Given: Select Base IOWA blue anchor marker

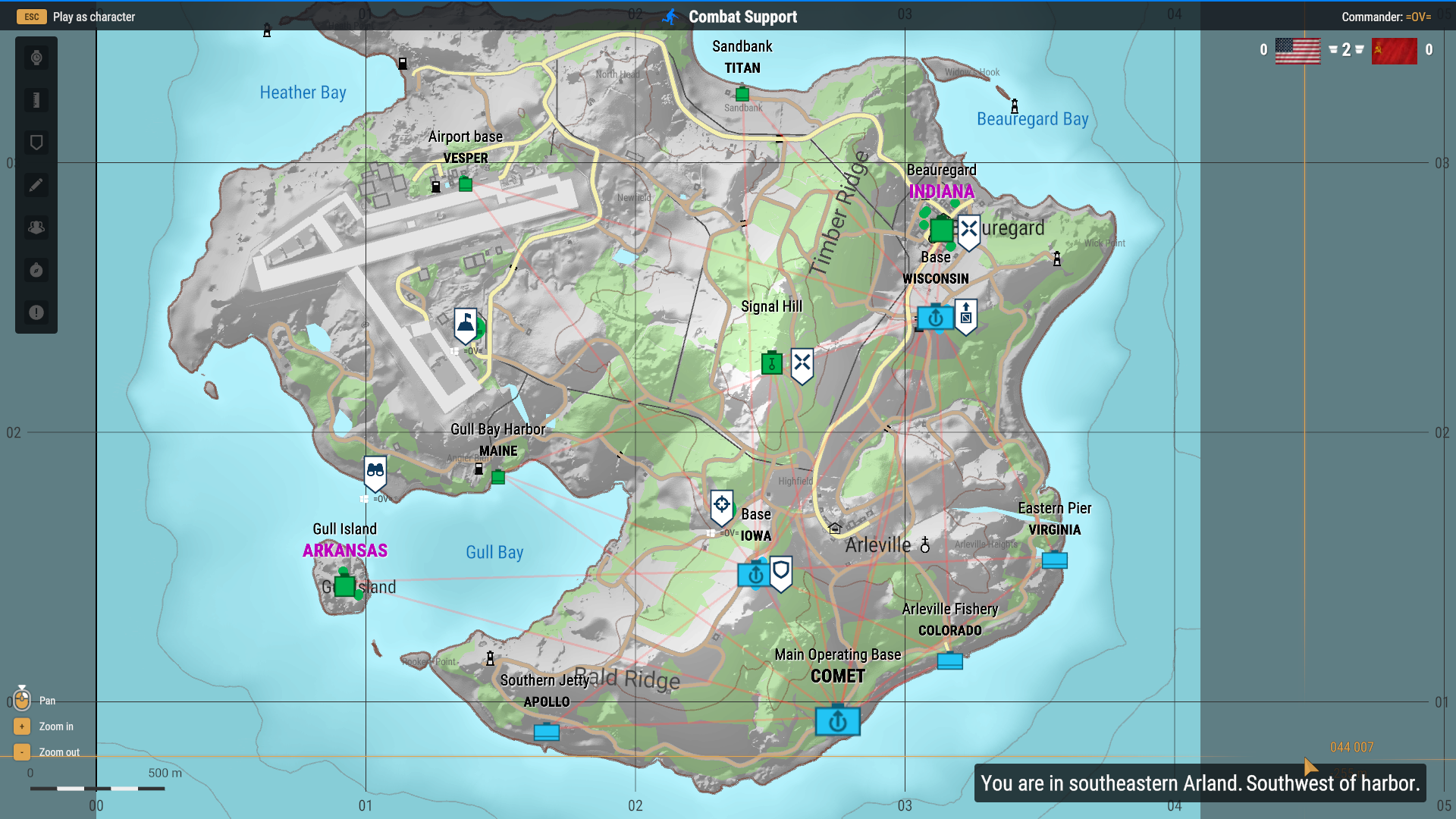Looking at the screenshot, I should (x=755, y=575).
